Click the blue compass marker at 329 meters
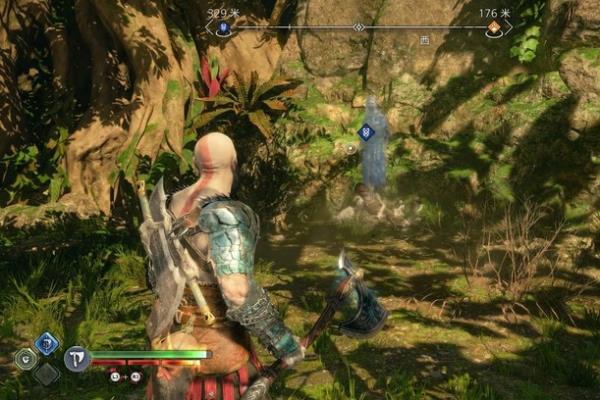This screenshot has height=400, width=600. pos(224,30)
